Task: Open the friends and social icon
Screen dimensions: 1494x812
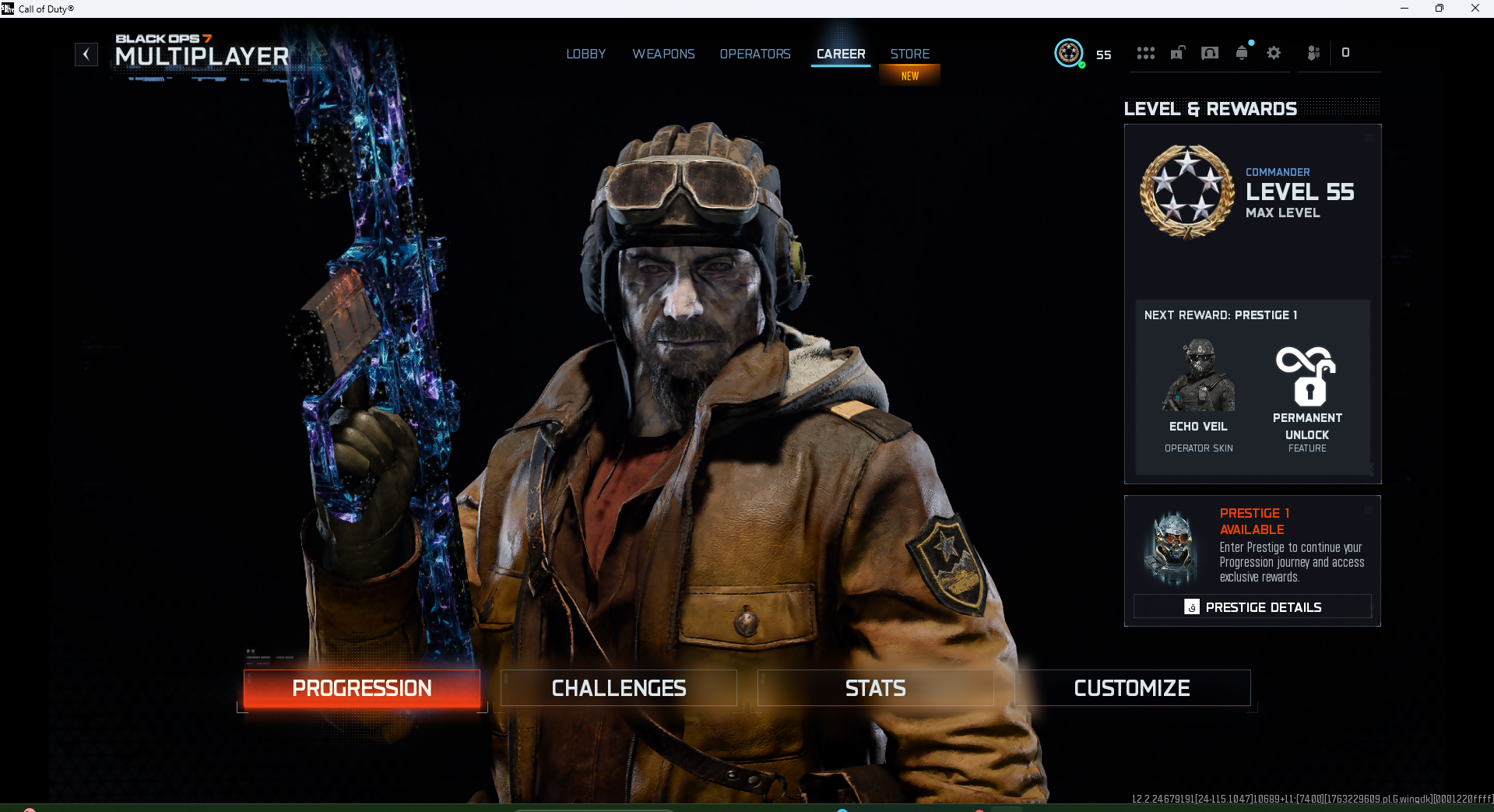Action: point(1313,53)
